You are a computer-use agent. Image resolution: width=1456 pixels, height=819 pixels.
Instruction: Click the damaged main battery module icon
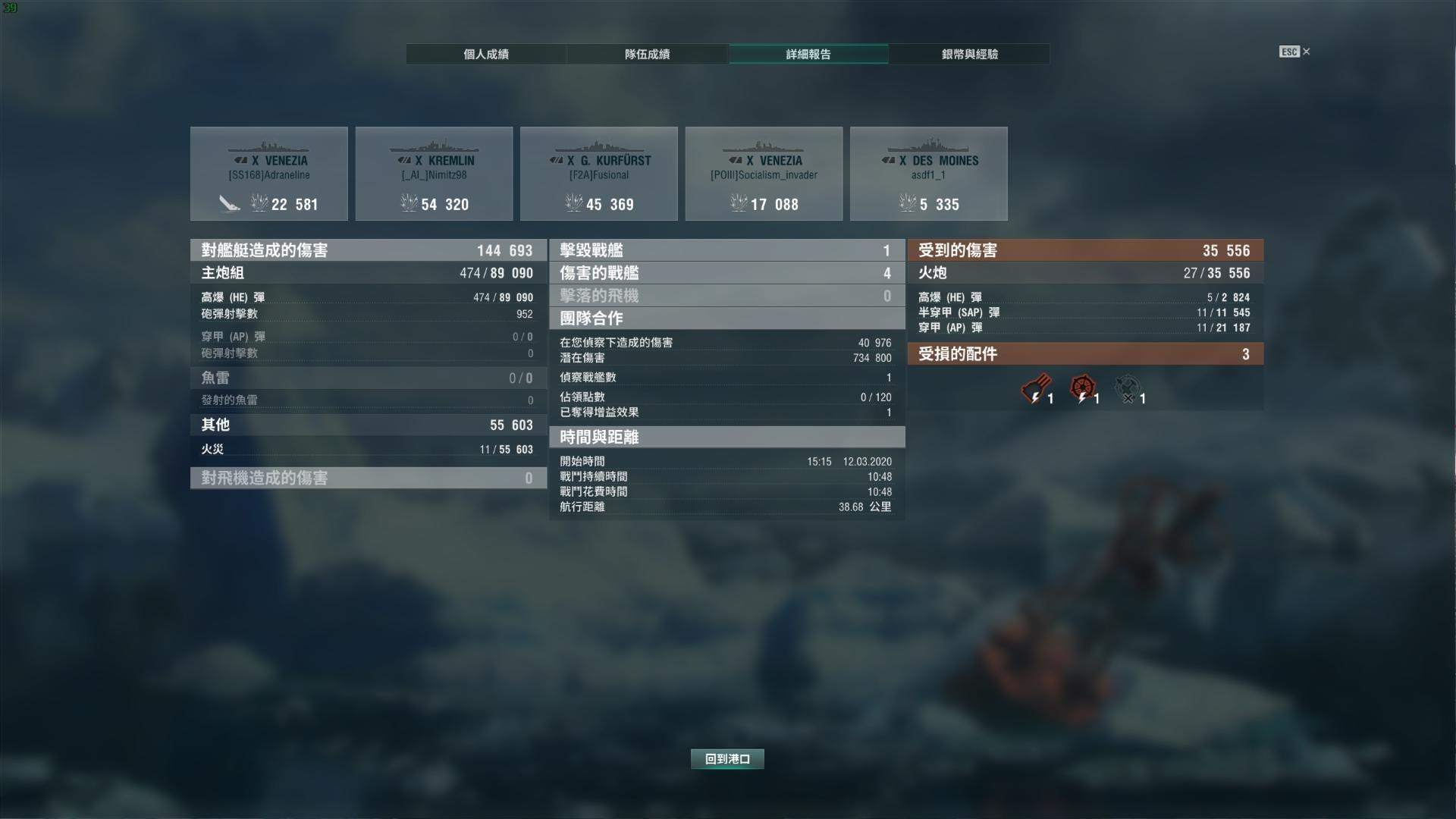[1035, 387]
